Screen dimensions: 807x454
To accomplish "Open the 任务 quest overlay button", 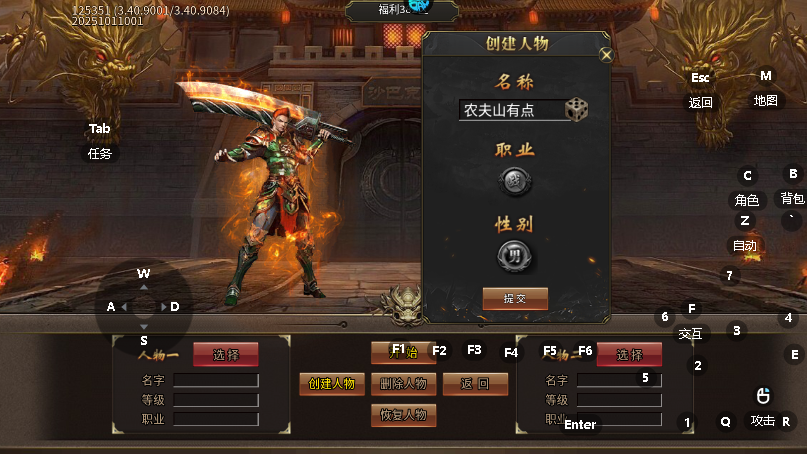I will 100,154.
